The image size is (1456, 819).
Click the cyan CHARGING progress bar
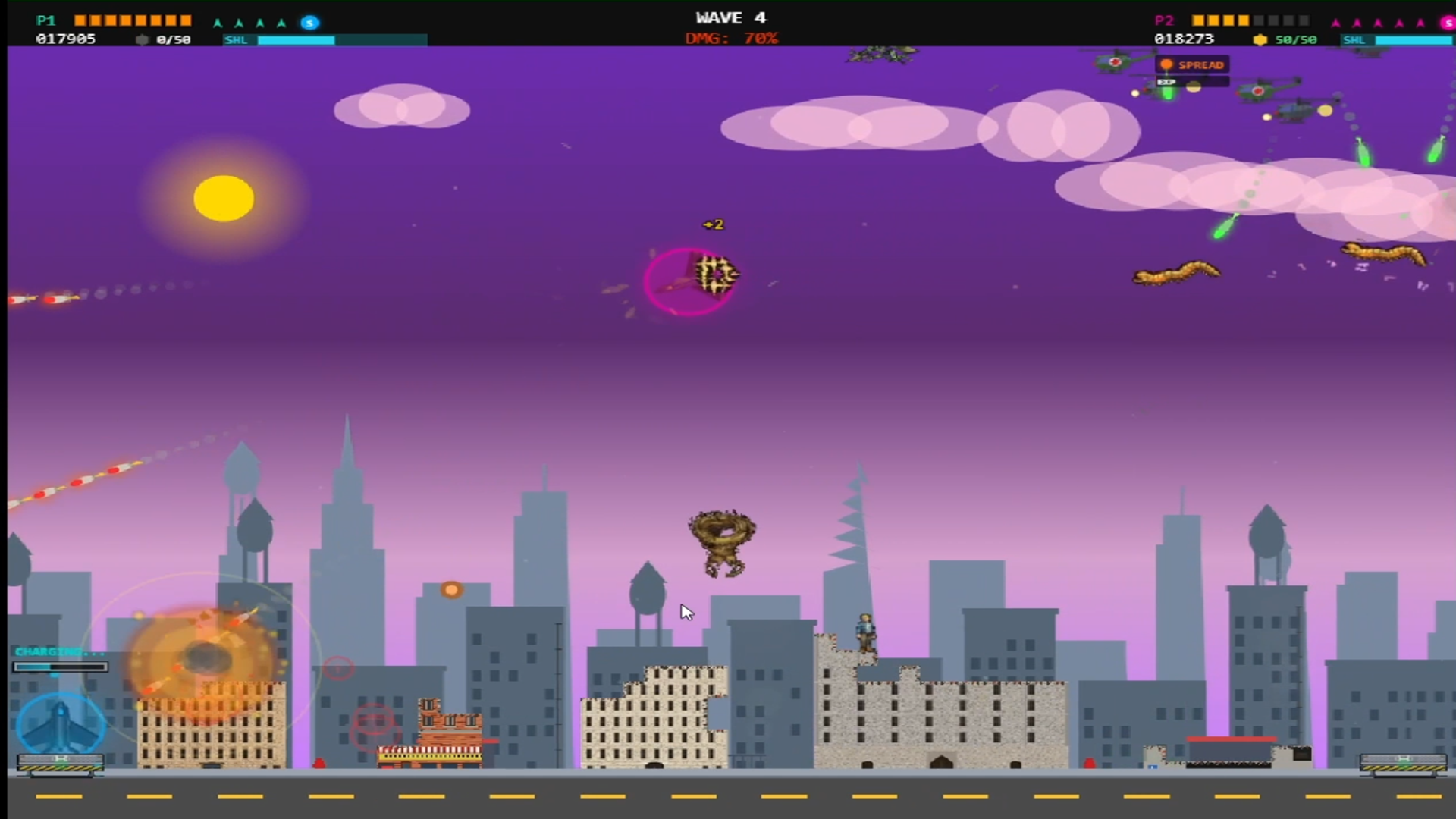coord(61,667)
